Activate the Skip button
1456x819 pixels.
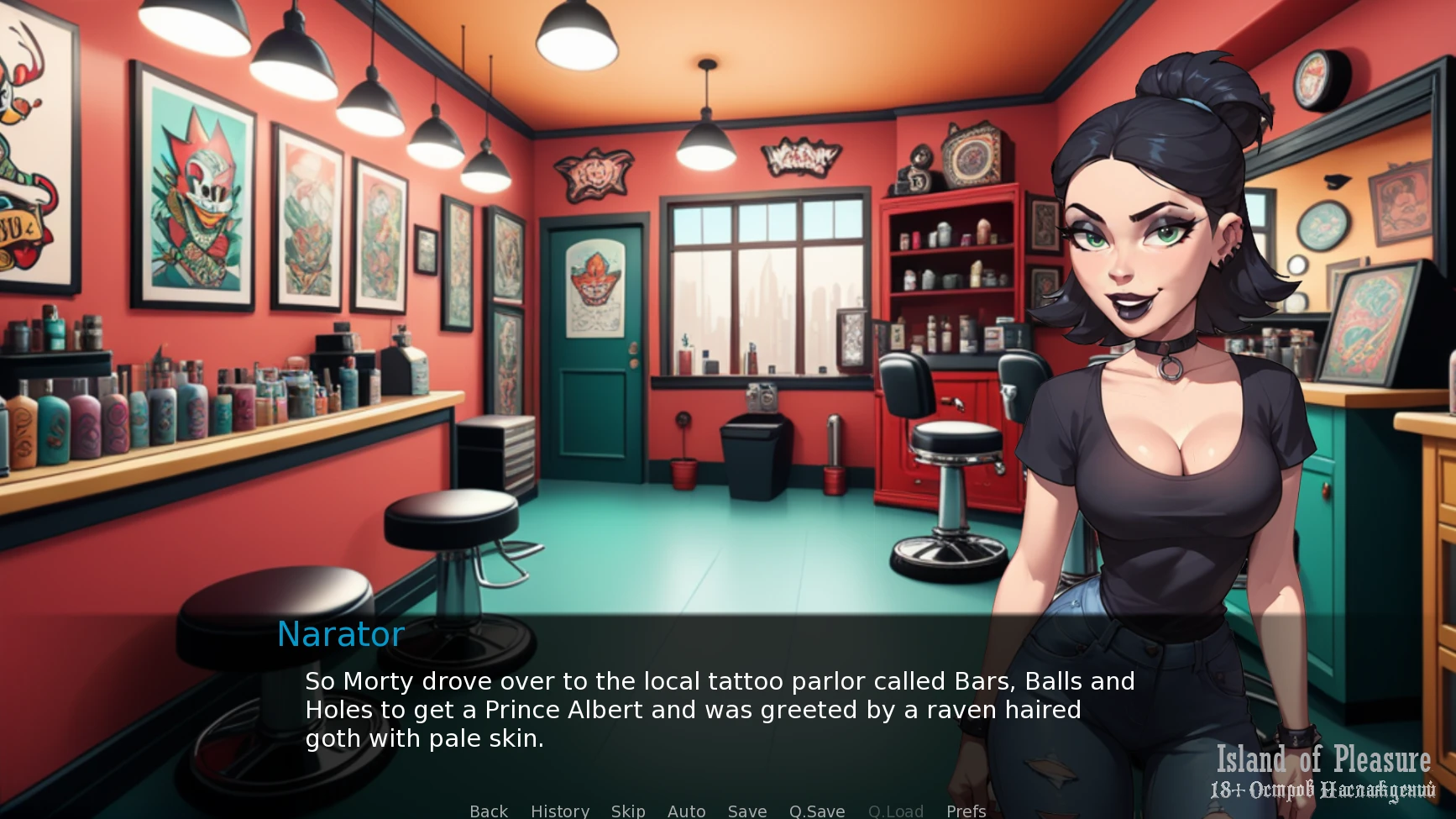tap(628, 811)
